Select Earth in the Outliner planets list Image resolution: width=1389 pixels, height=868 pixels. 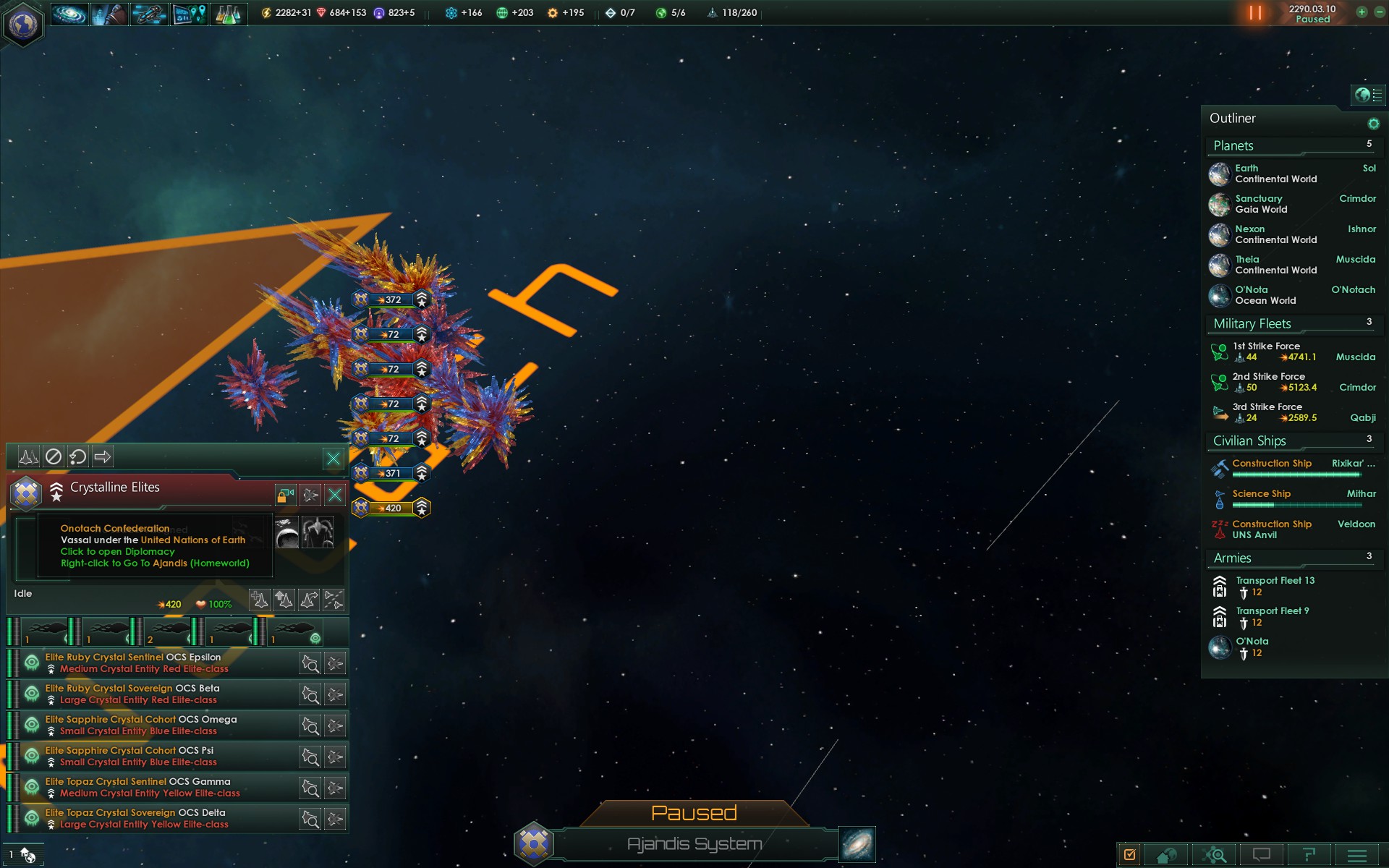click(1276, 174)
